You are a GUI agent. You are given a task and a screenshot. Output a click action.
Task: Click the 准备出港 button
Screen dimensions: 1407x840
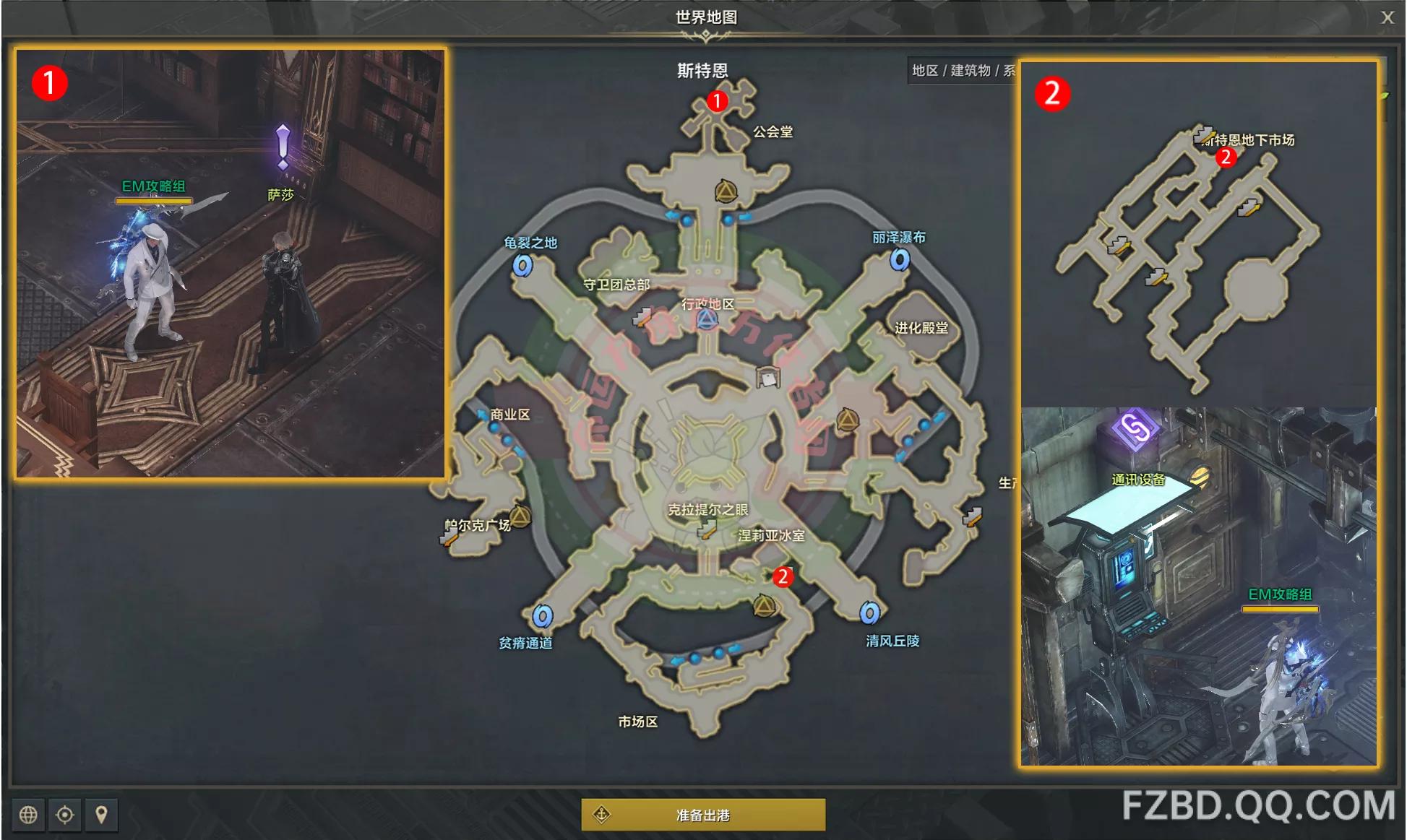click(x=702, y=815)
